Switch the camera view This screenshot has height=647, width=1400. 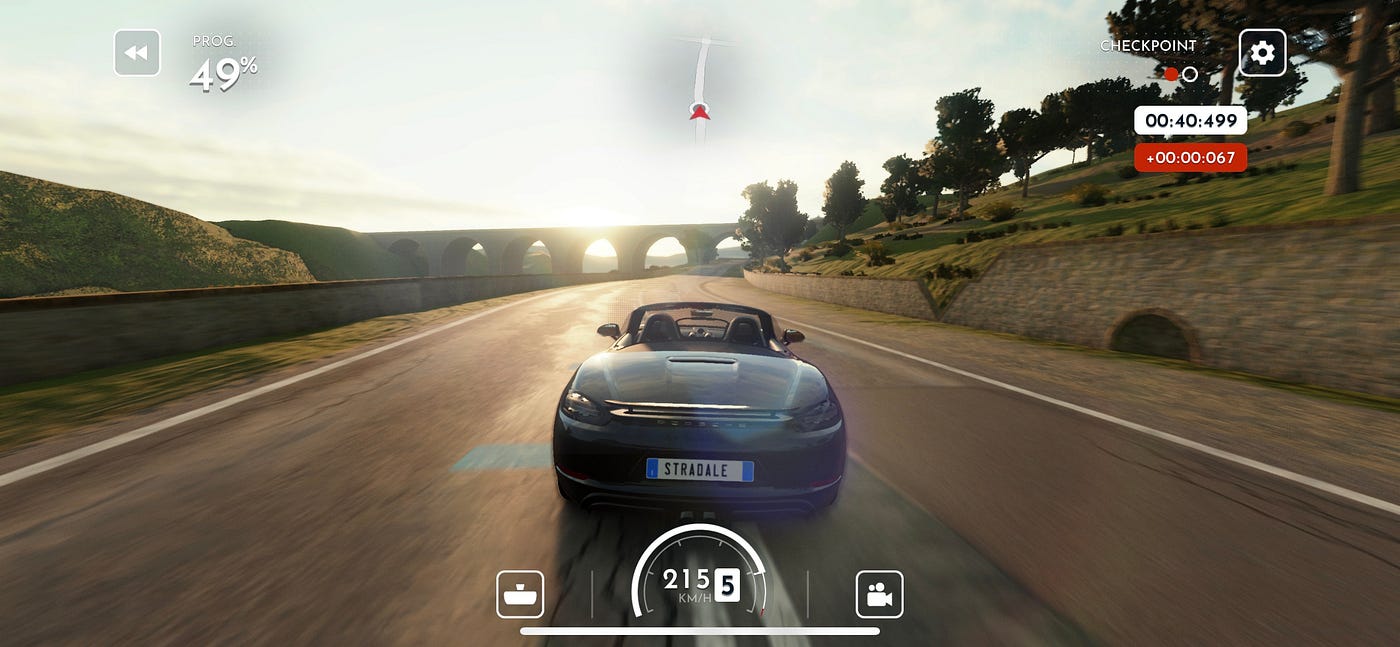(879, 595)
